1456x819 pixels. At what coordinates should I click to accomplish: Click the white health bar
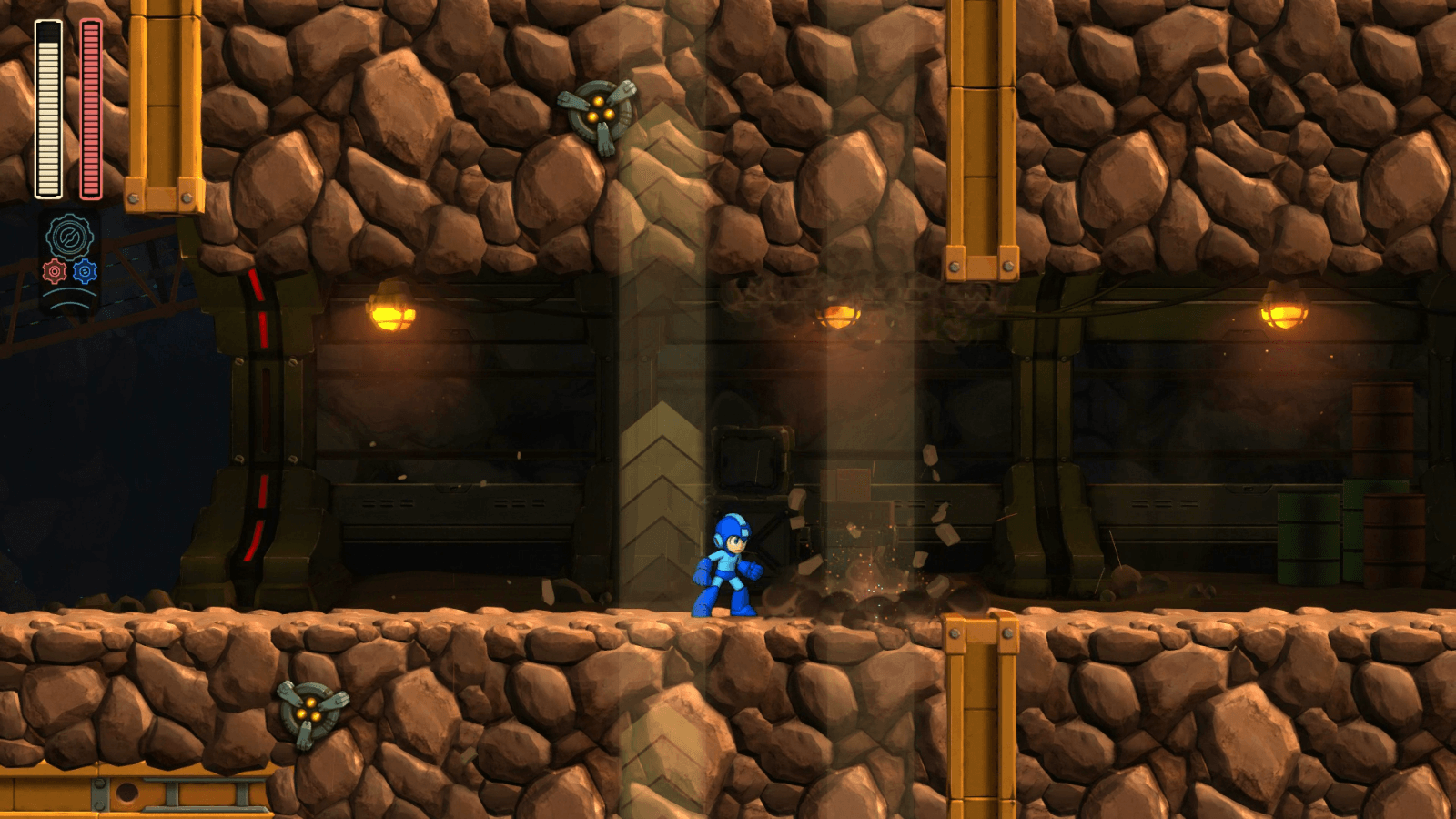[47, 109]
